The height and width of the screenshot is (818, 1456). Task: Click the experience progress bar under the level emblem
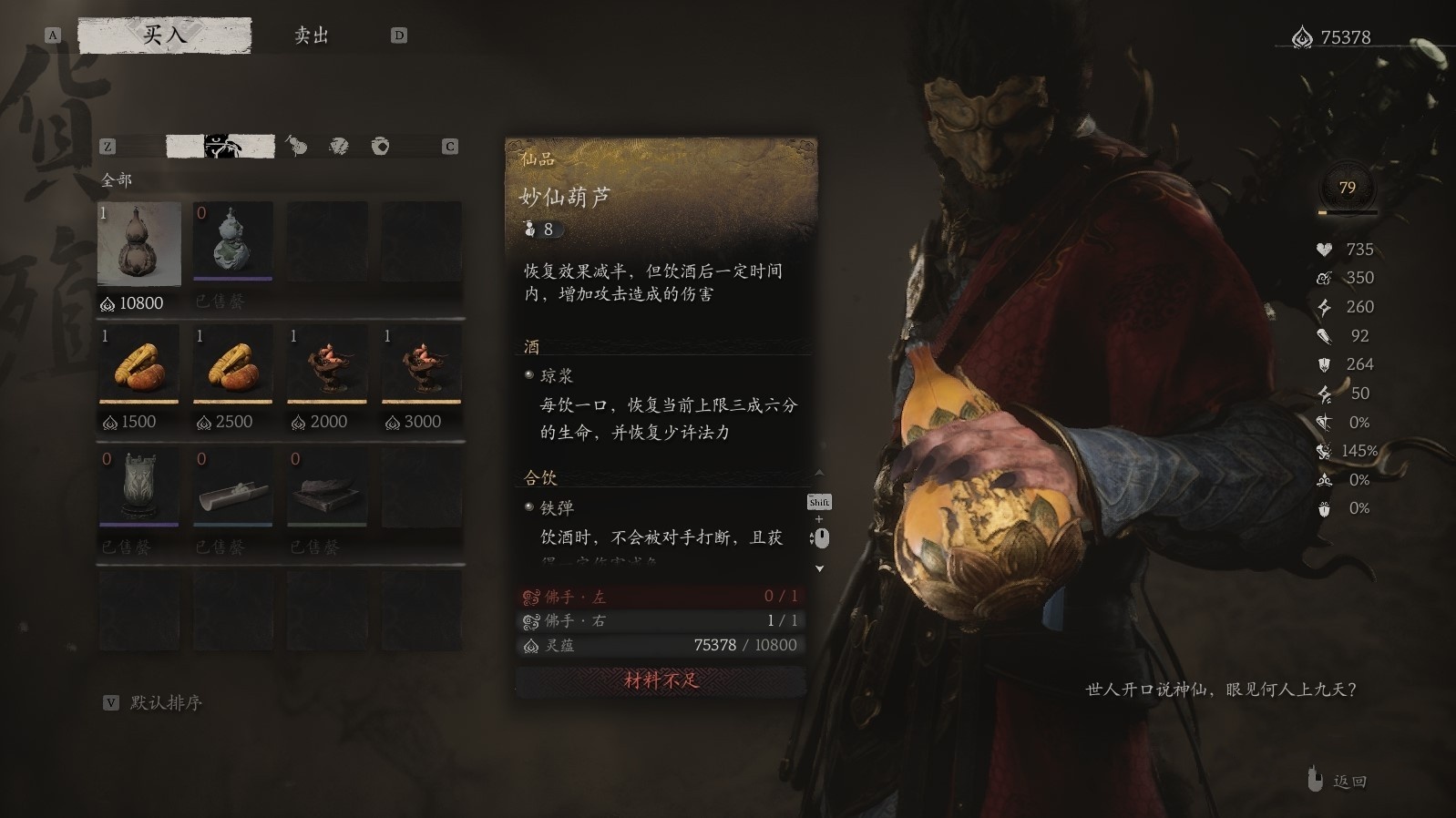[x=1347, y=212]
